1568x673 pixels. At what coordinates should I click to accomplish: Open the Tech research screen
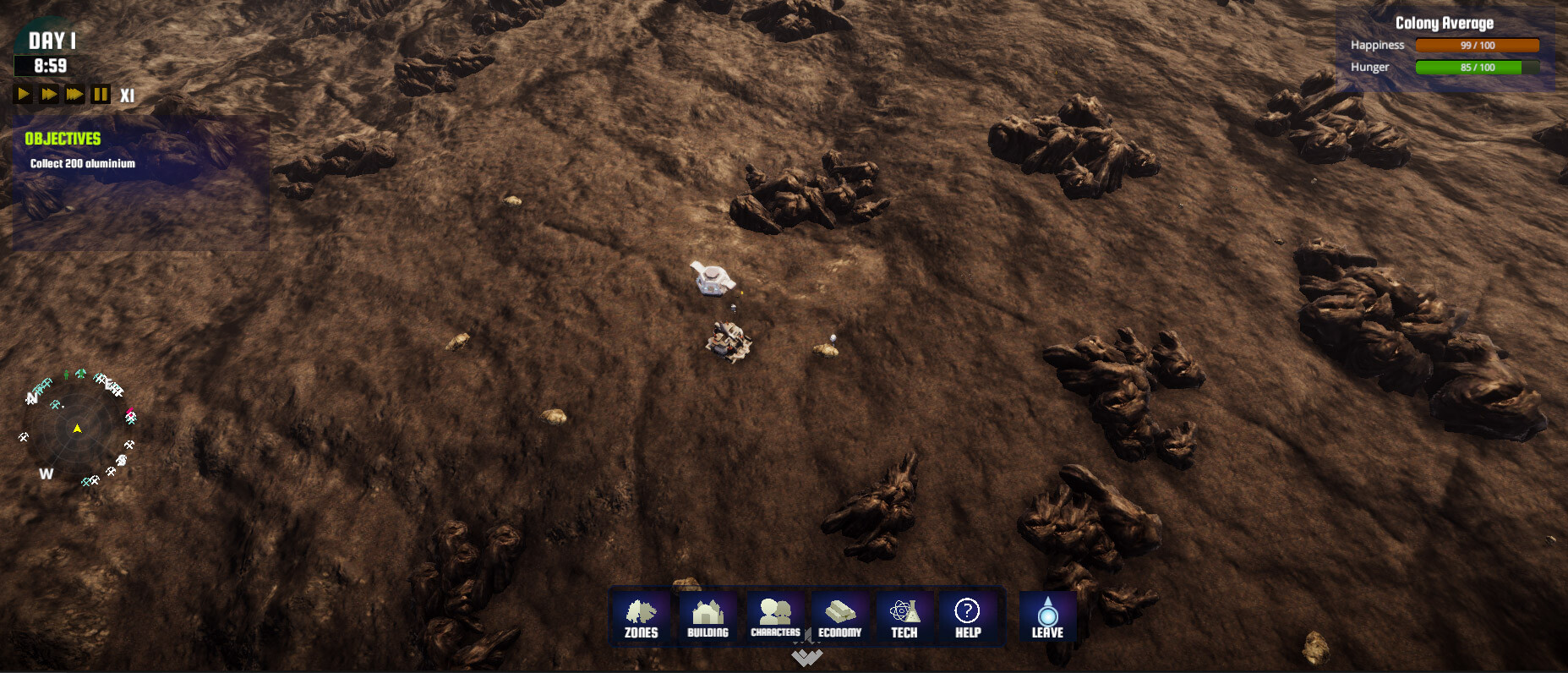tap(902, 617)
